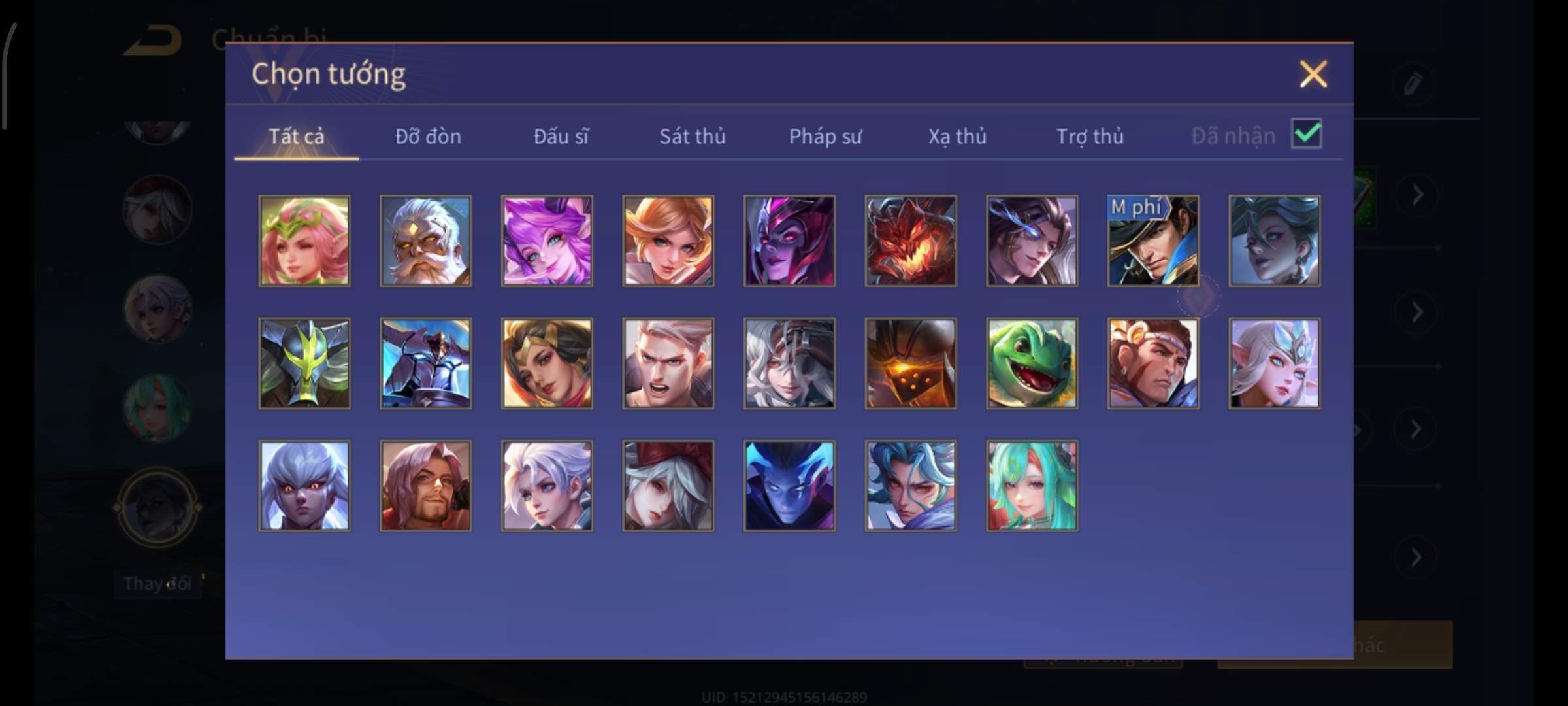Viewport: 1568px width, 706px height.
Task: Choose the pink-haired hero with green crown
Action: (304, 241)
